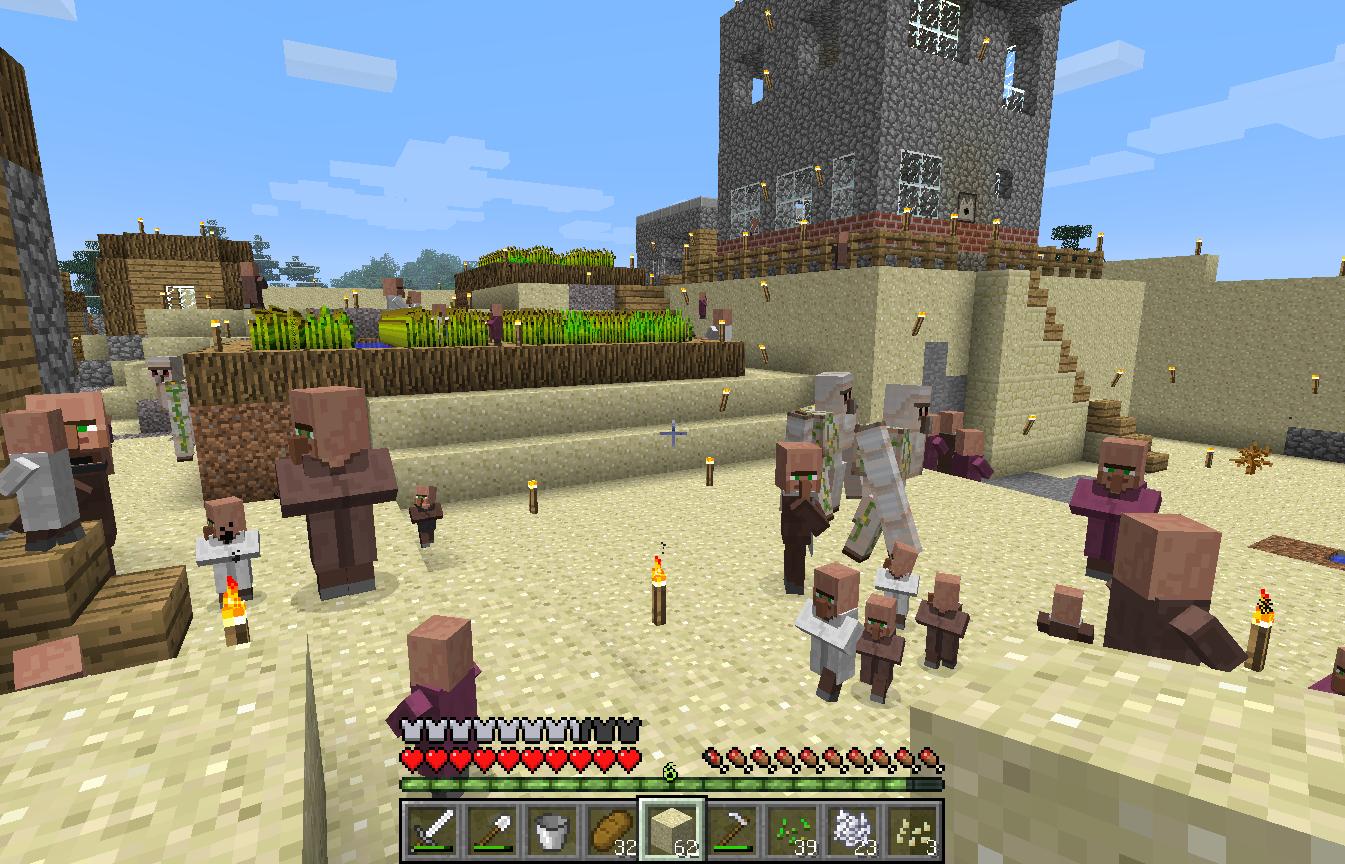
Task: Choose the empty bucket slot
Action: pos(552,829)
